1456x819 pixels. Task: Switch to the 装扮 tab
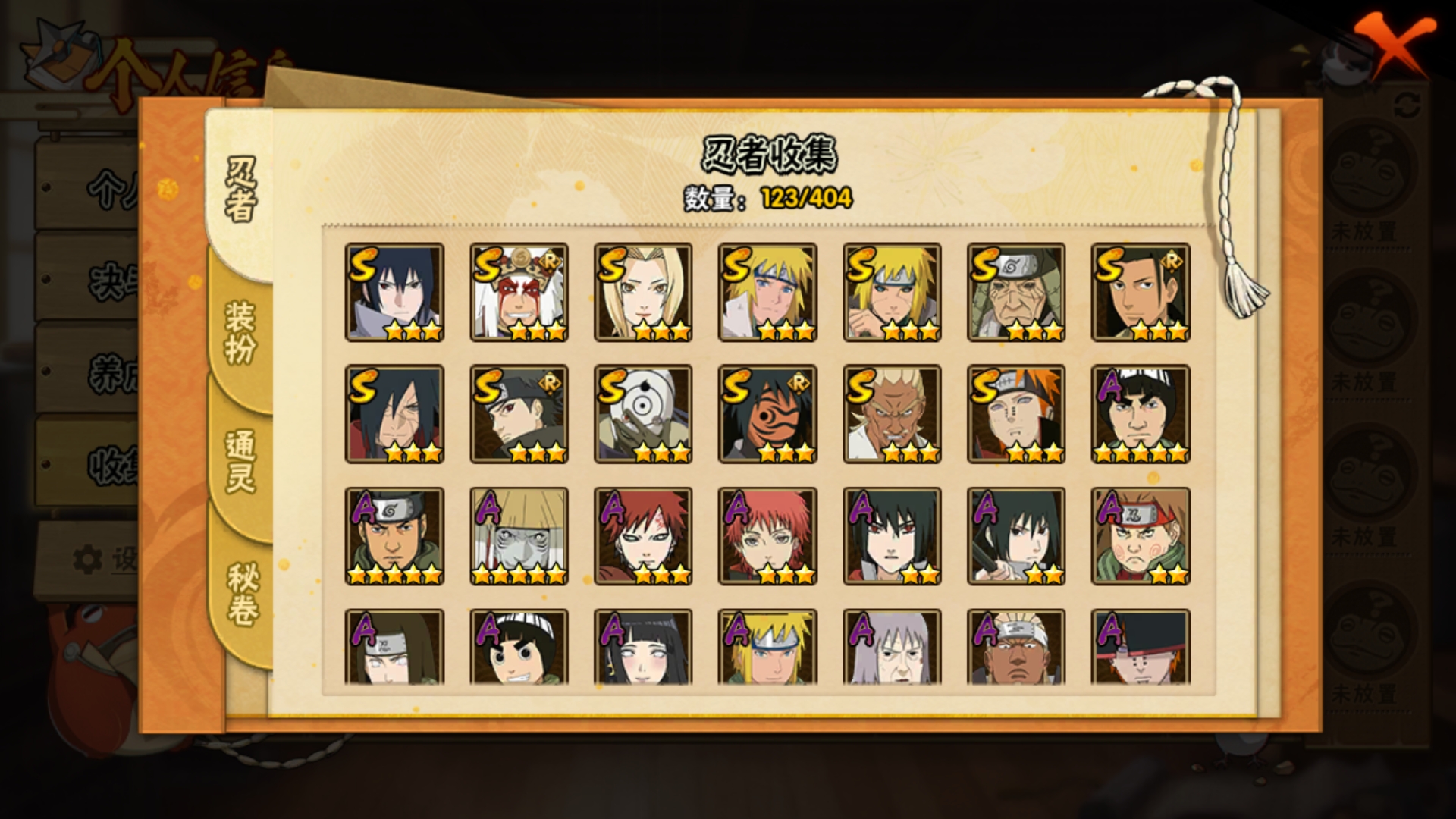(240, 332)
